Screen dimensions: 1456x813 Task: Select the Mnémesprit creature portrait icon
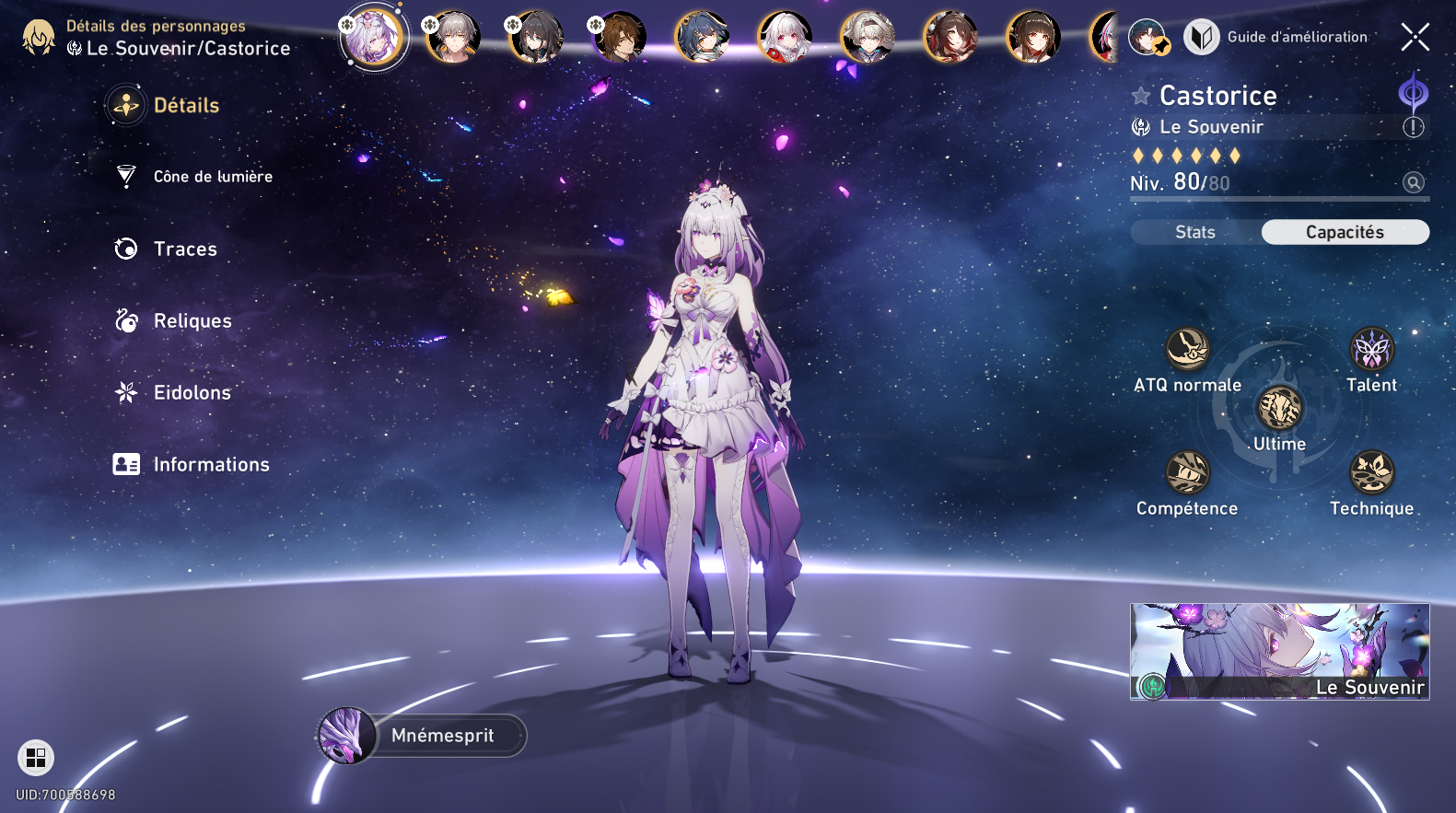pos(348,735)
